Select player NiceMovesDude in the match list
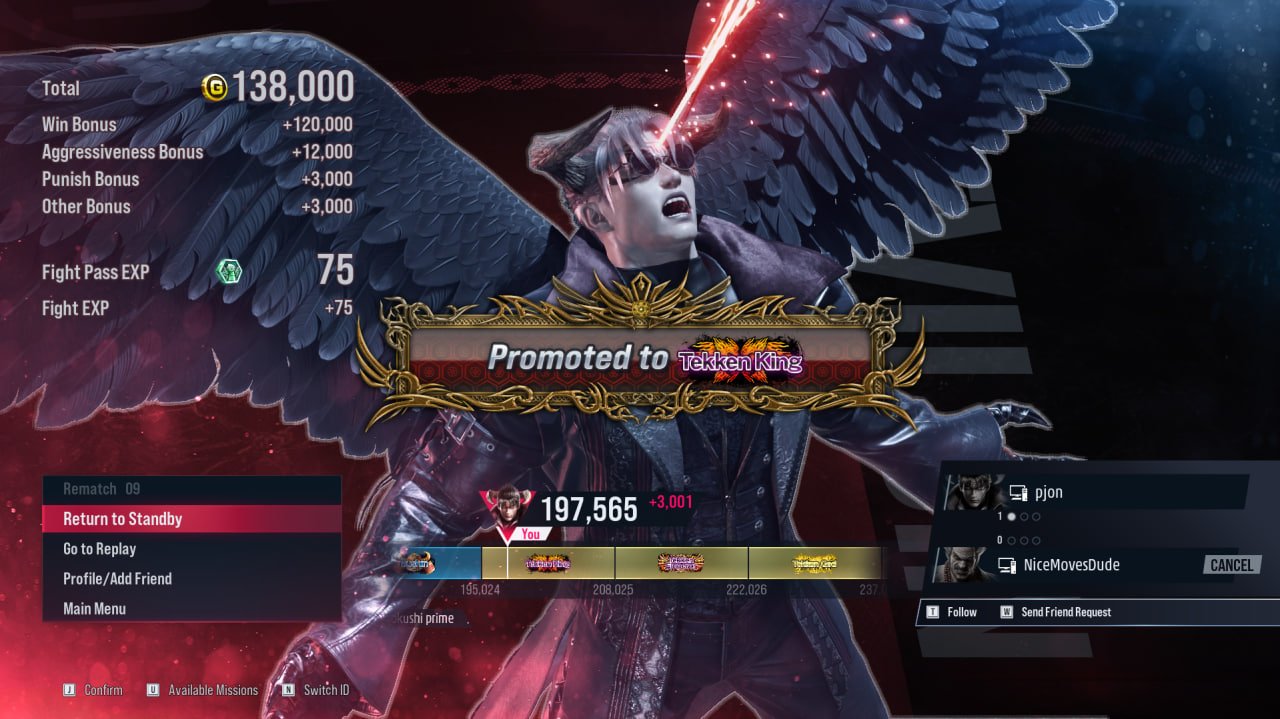This screenshot has width=1280, height=719. (x=1070, y=565)
